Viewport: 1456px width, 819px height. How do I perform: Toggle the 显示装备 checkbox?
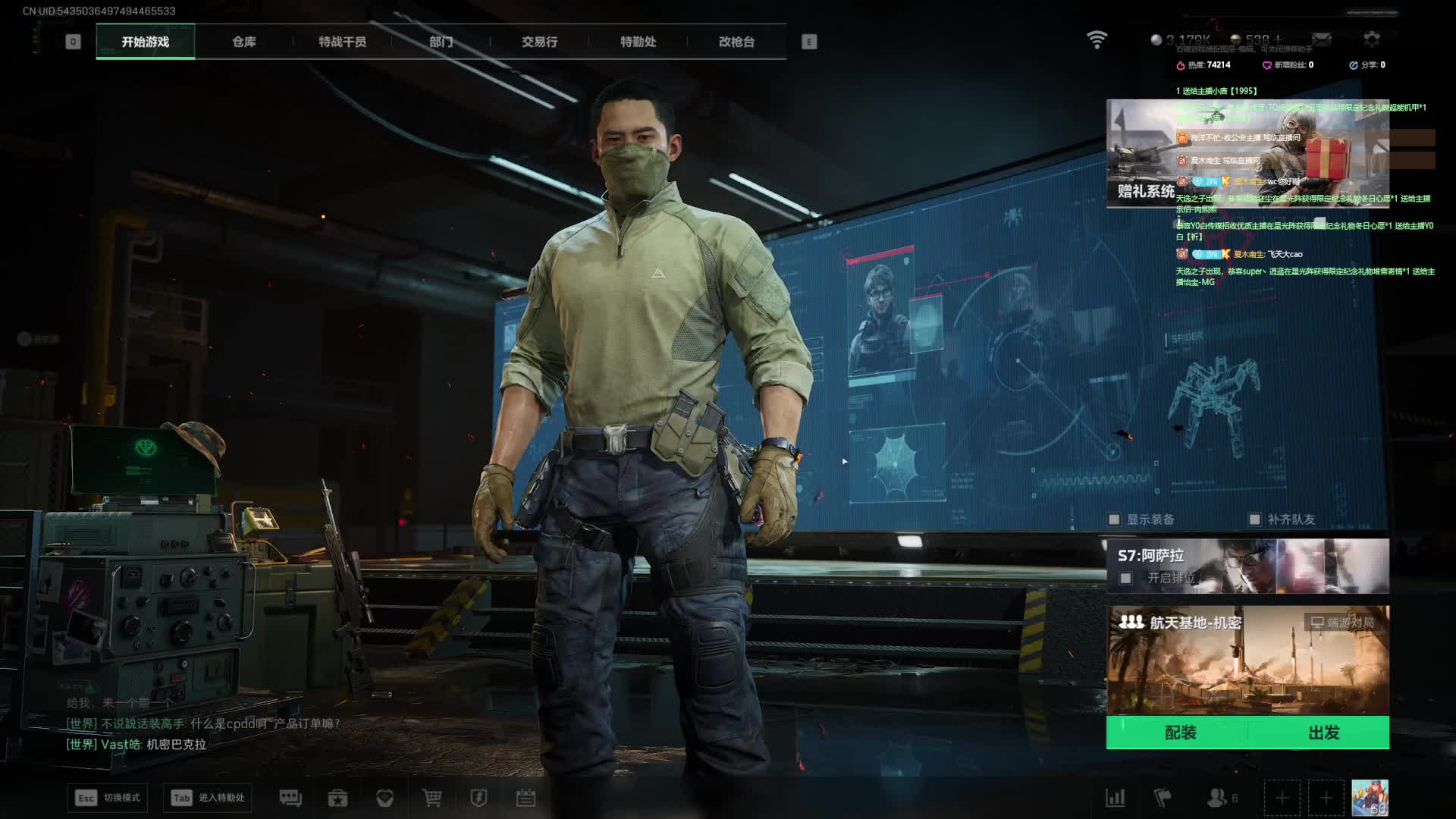[1114, 519]
